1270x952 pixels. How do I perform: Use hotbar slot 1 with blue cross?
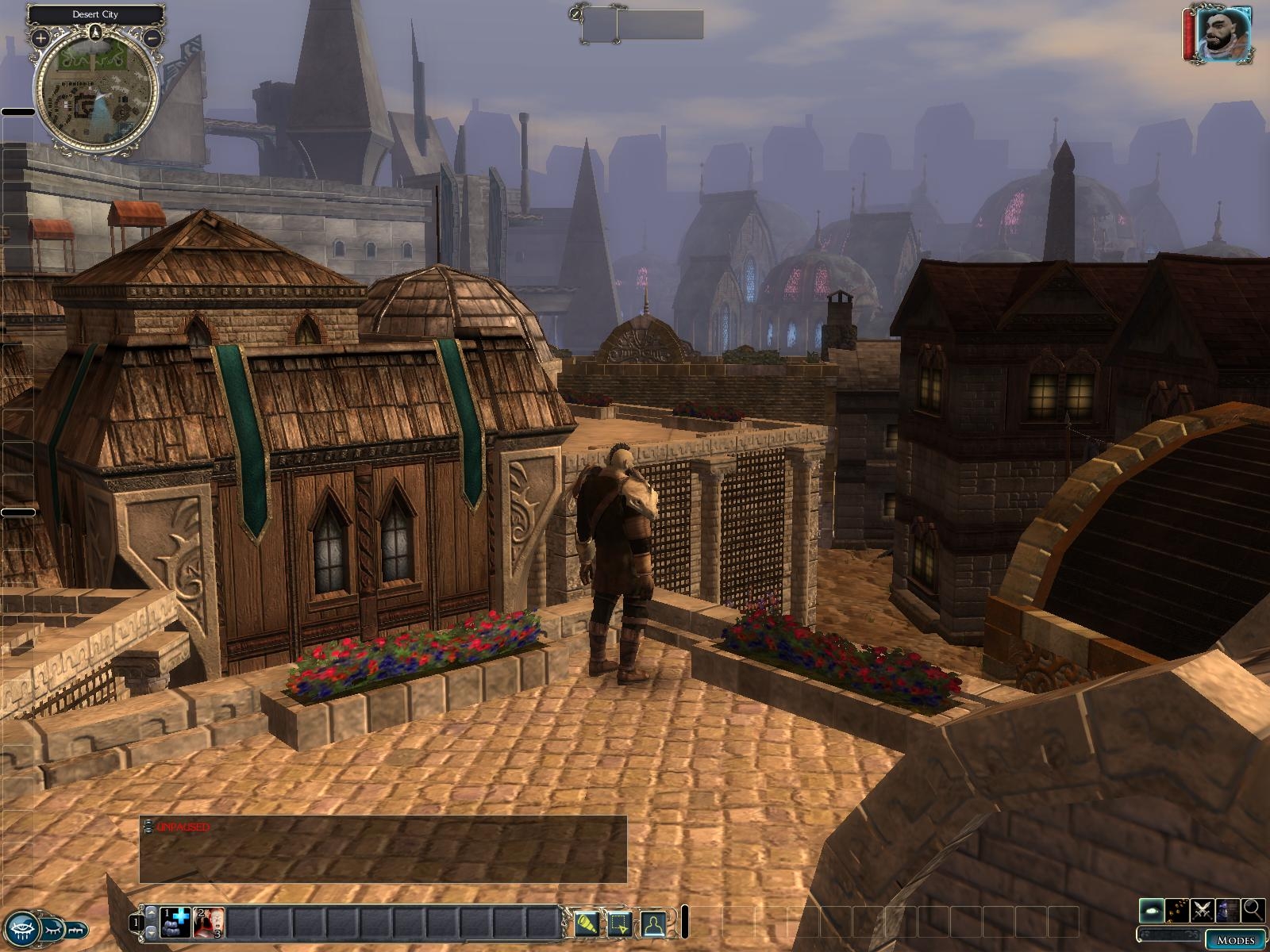click(175, 922)
